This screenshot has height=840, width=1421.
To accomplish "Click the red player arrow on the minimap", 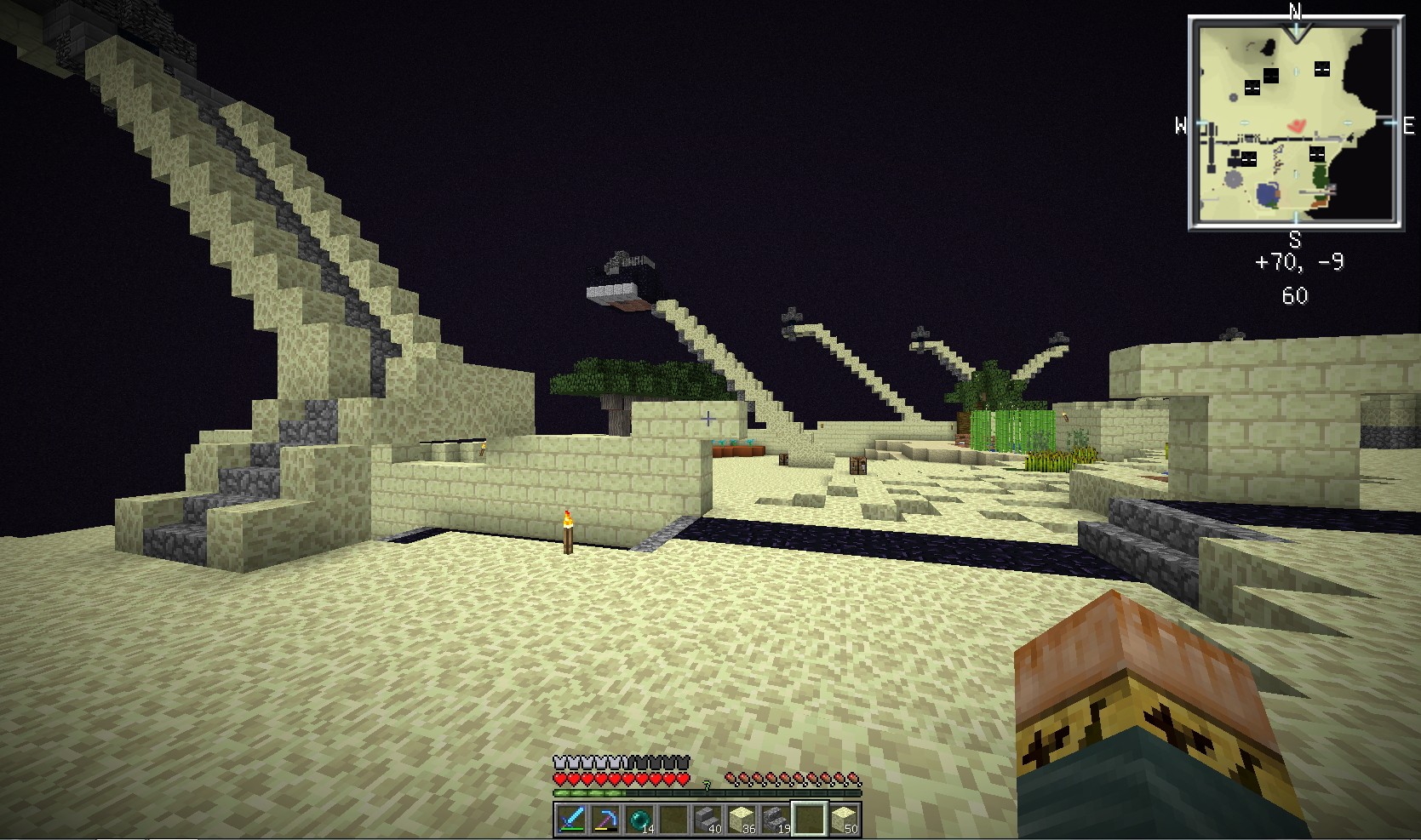I will [x=1296, y=127].
